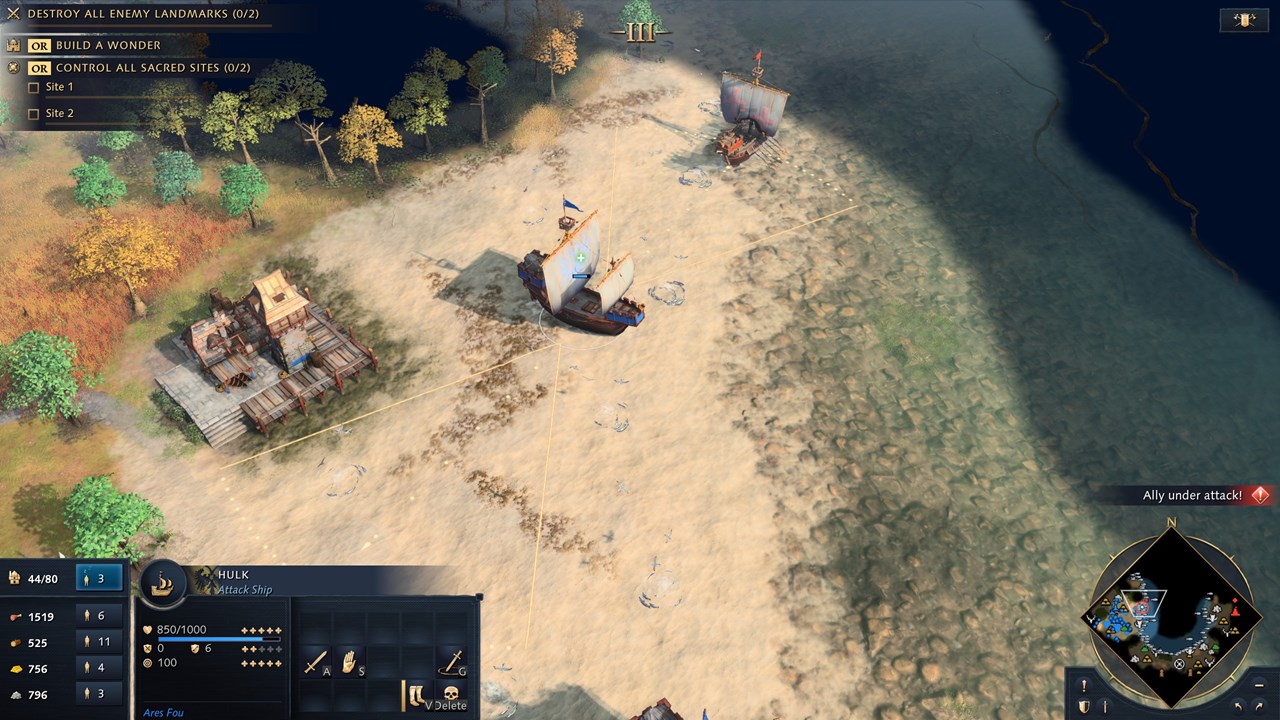1280x720 pixels.
Task: Select the 11 villagers gathering wood
Action: (100, 642)
